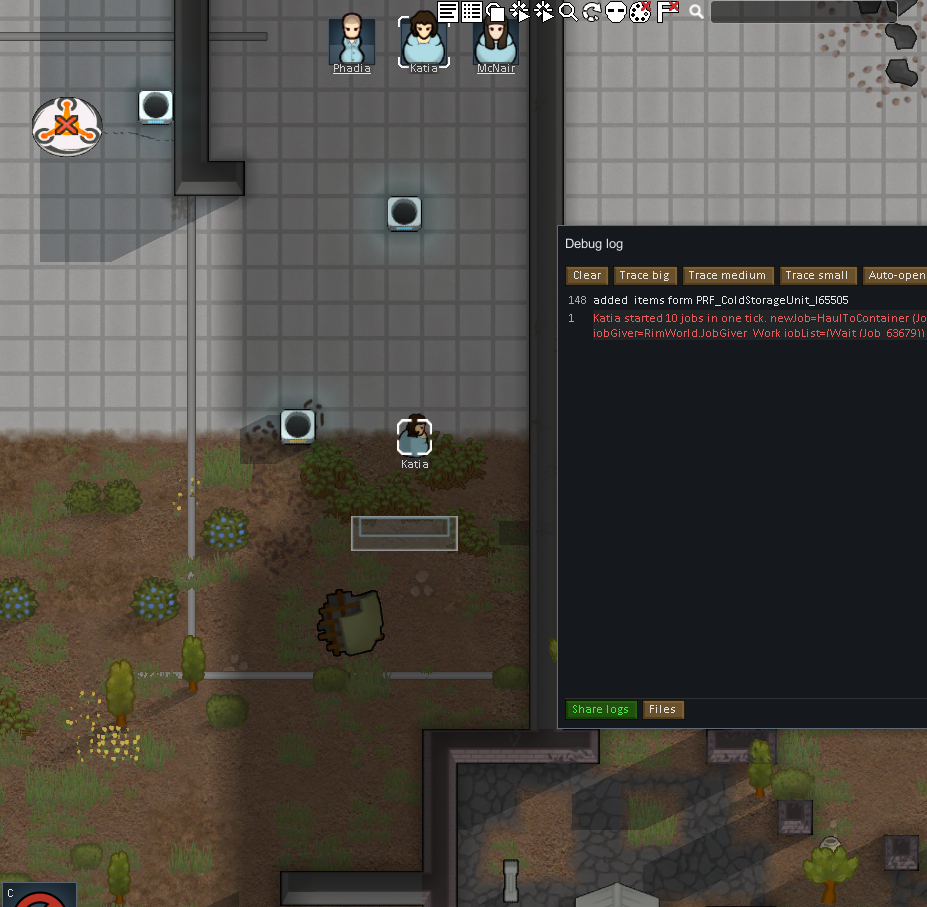The width and height of the screenshot is (927, 907).
Task: Open the log Files button
Action: click(x=662, y=709)
